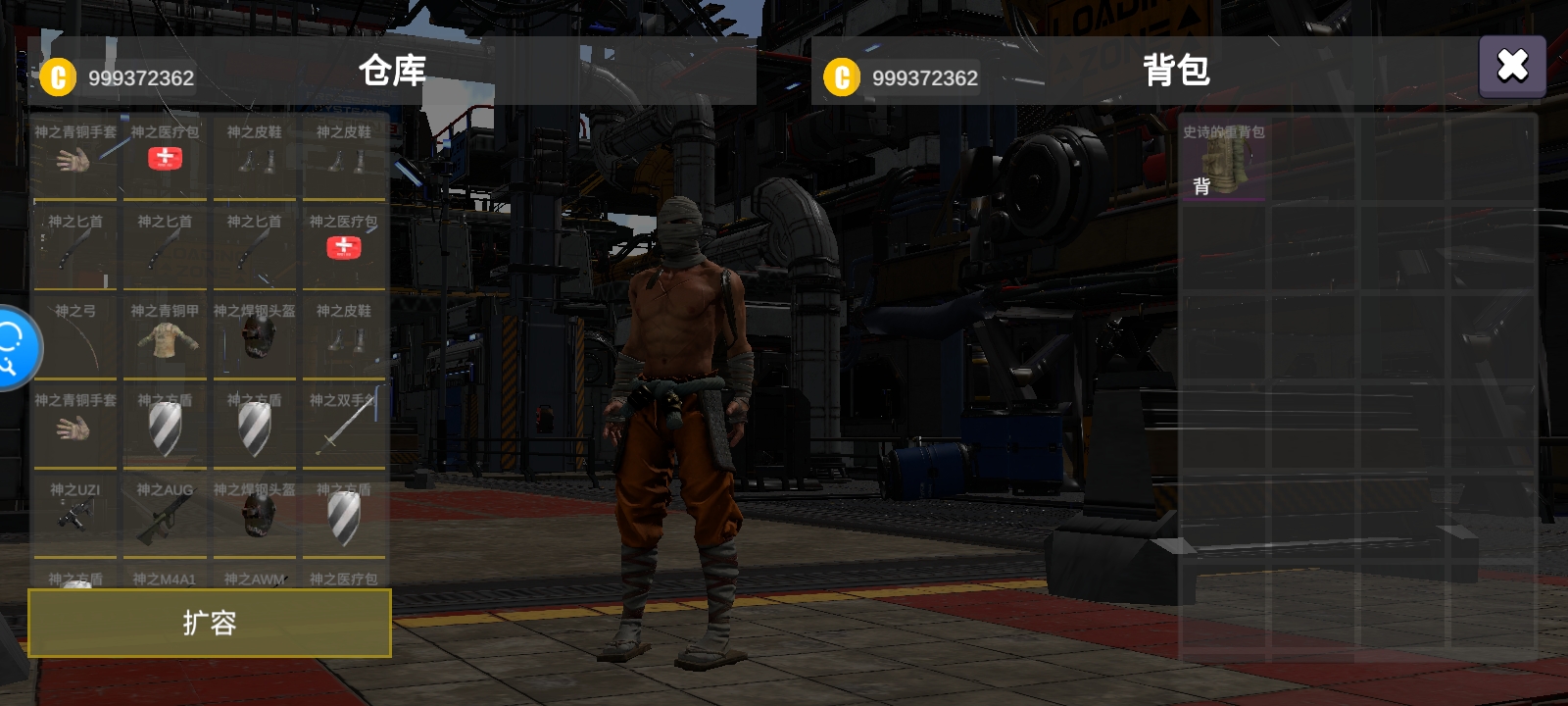1568x706 pixels.
Task: Select the 神之M4A1 warehouse slot
Action: pyautogui.click(x=165, y=580)
